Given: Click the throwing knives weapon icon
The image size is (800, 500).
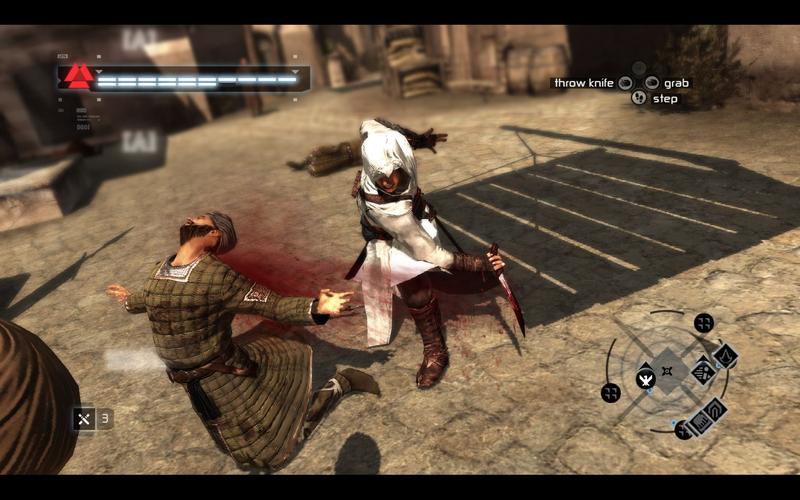Looking at the screenshot, I should coord(84,419).
